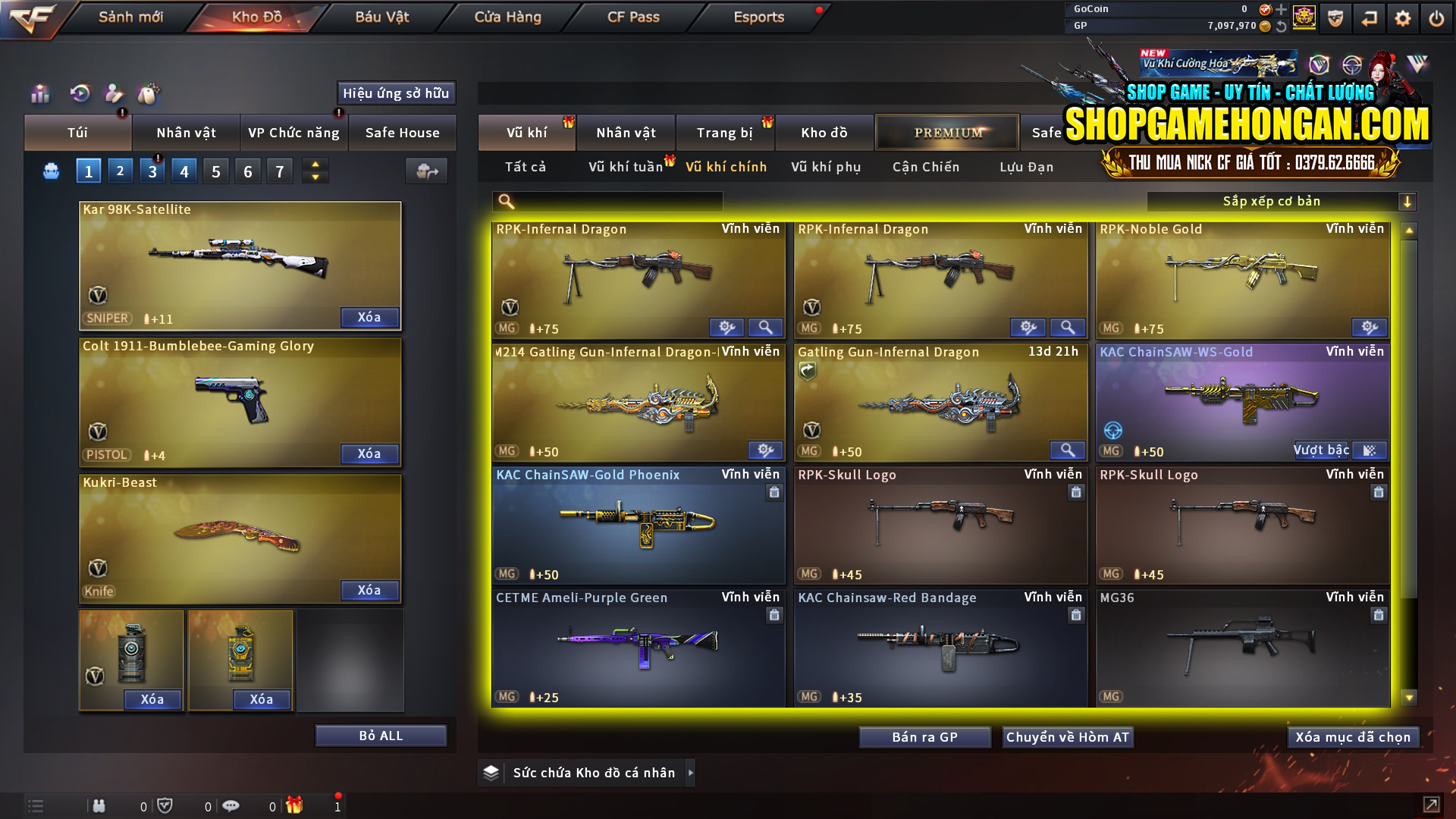Click the up arrow stepper beside bag numbers
This screenshot has height=819, width=1456.
coord(315,164)
